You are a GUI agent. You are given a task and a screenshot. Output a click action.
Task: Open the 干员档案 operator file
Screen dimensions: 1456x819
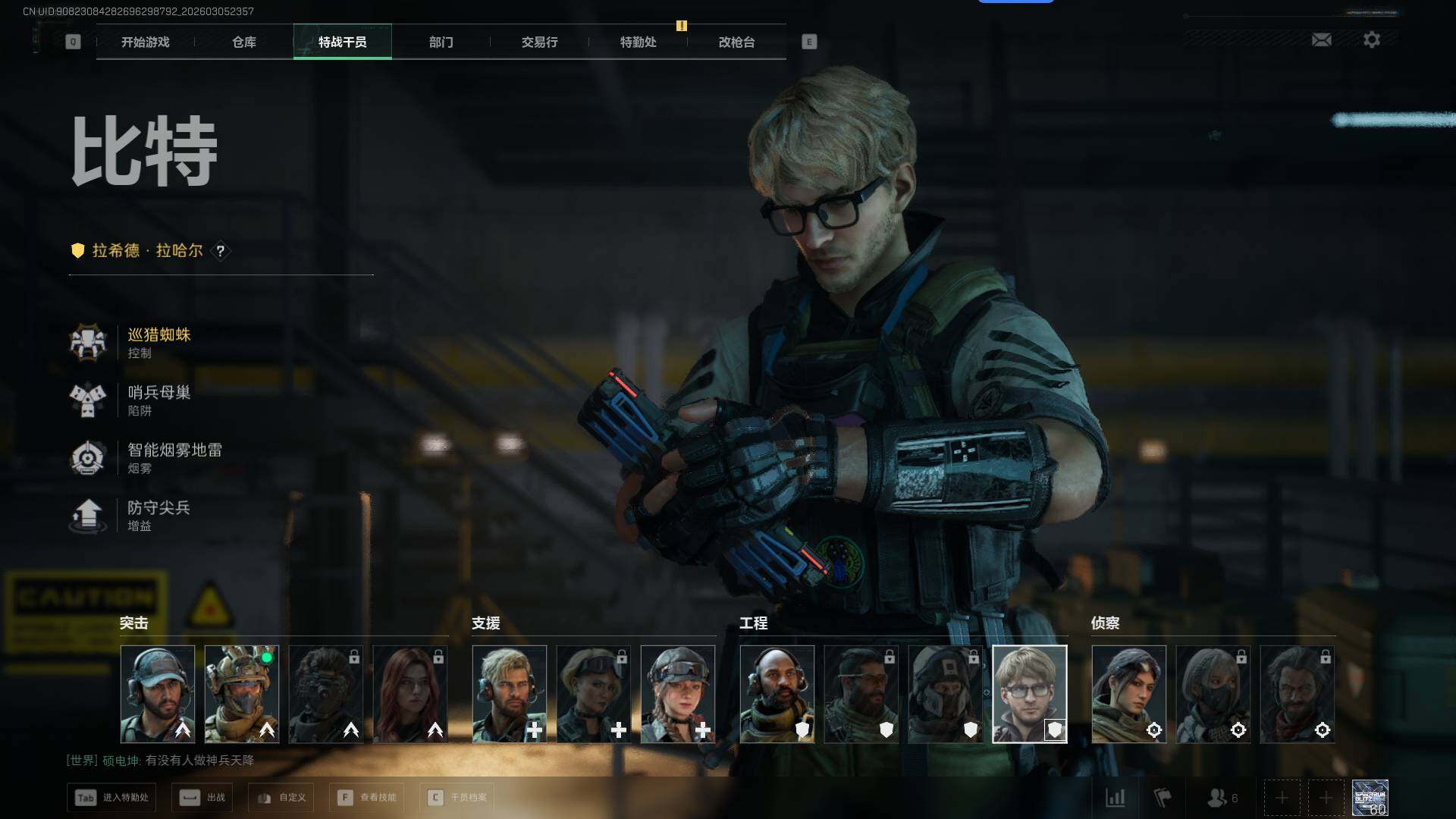pos(457,798)
